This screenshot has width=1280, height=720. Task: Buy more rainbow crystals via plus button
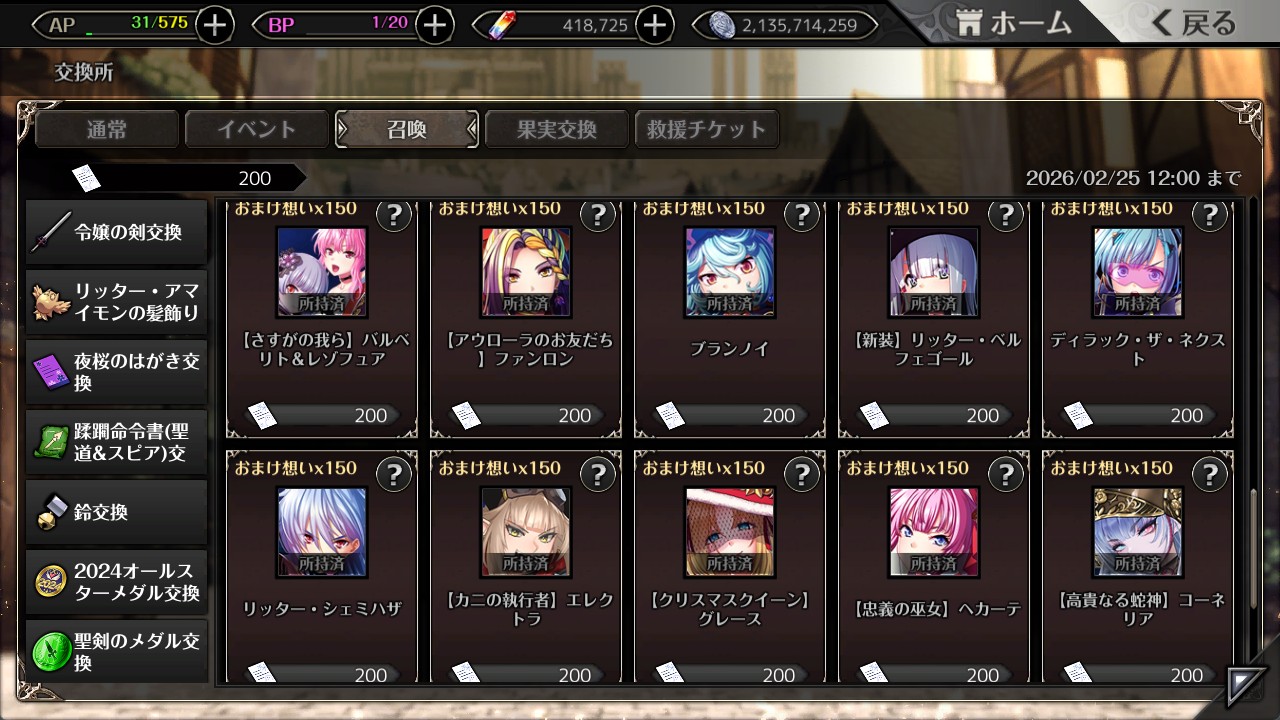pyautogui.click(x=654, y=25)
